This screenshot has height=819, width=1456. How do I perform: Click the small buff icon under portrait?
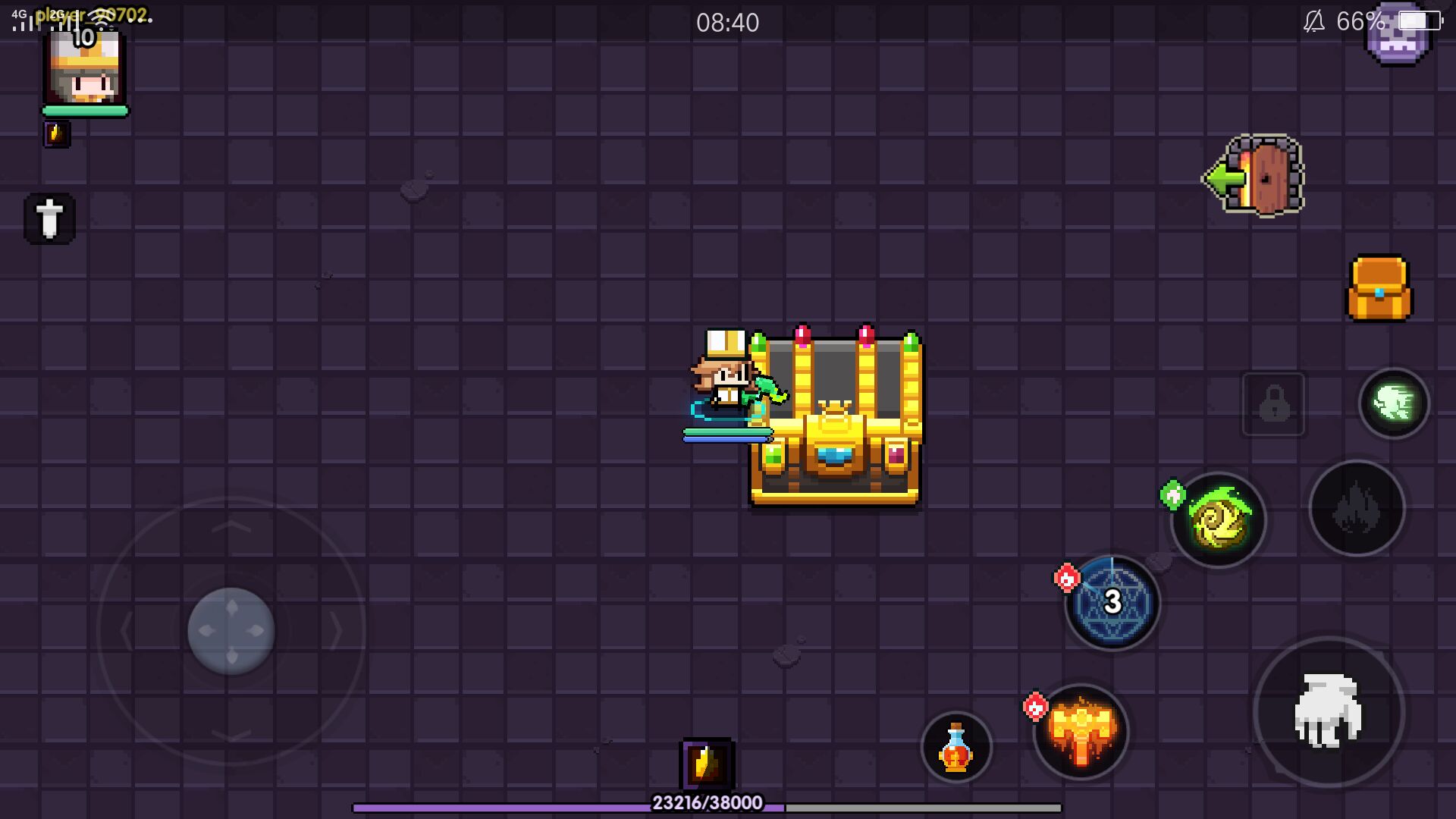(x=57, y=134)
